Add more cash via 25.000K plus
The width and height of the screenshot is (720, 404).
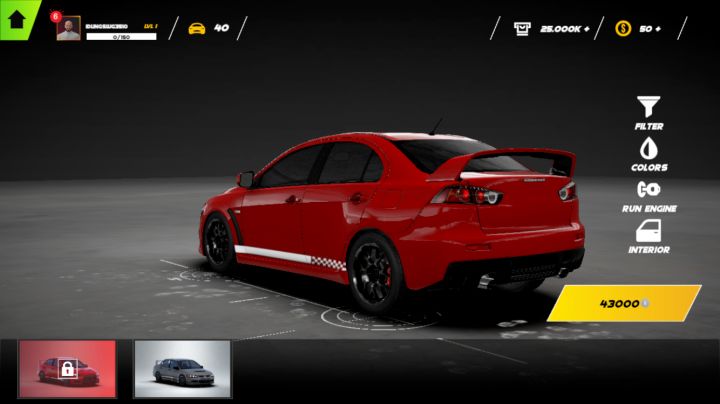(x=551, y=28)
